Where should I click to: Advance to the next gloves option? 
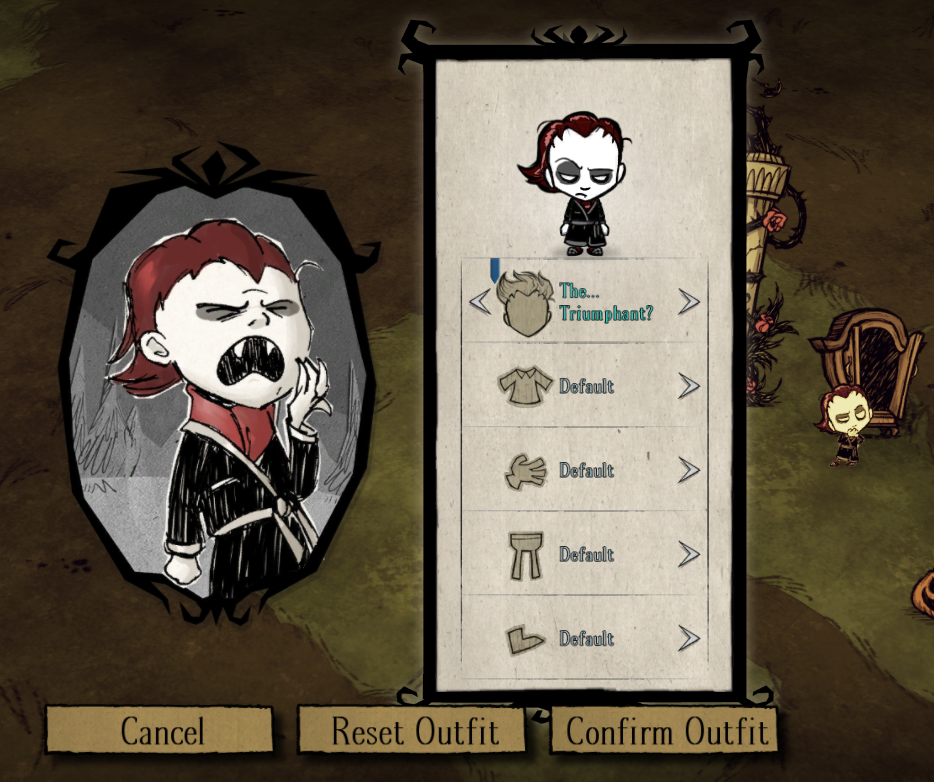(689, 470)
